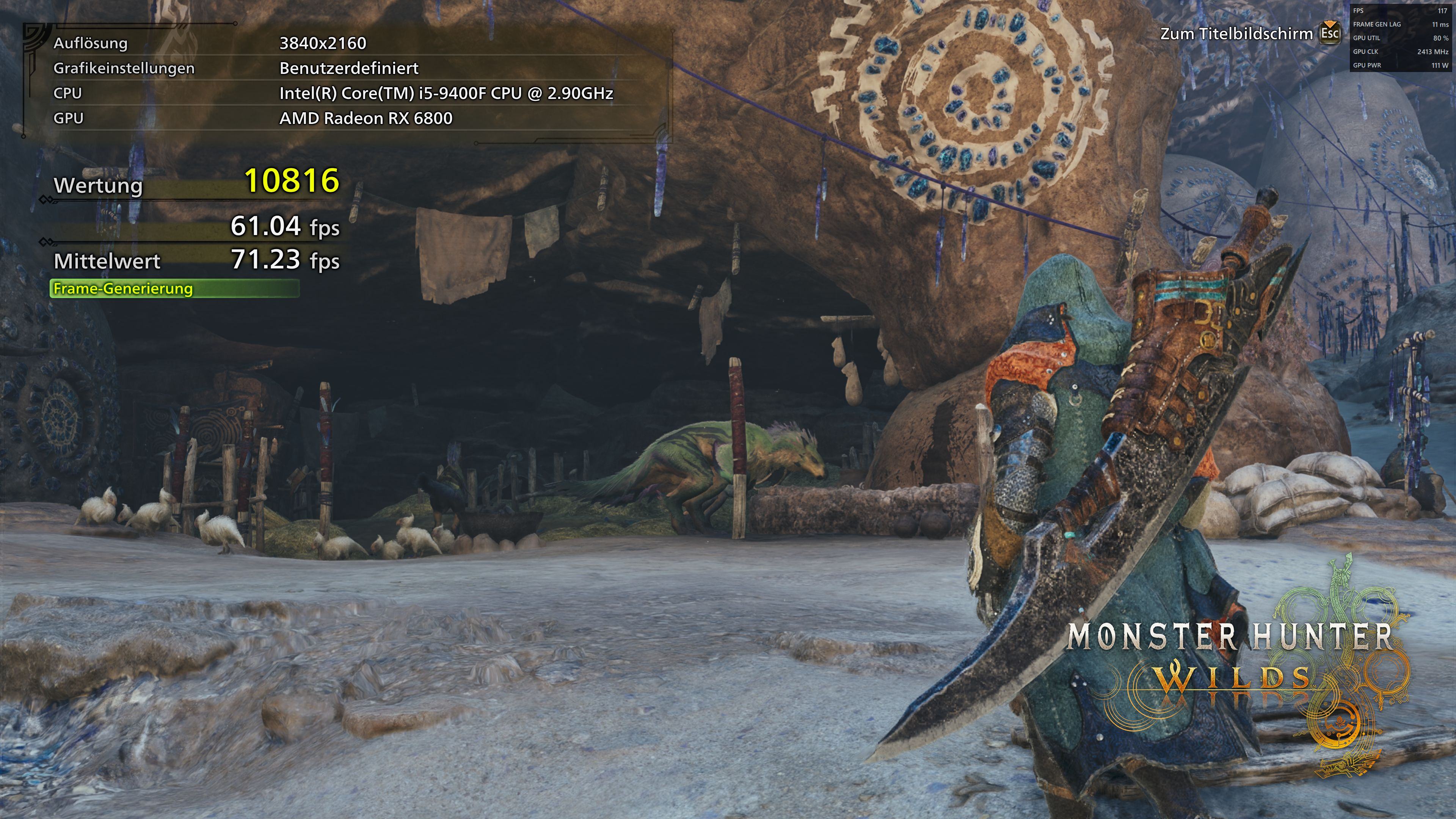Return via the Zum Titelbildschirm label
Image resolution: width=1456 pixels, height=819 pixels.
point(1236,34)
